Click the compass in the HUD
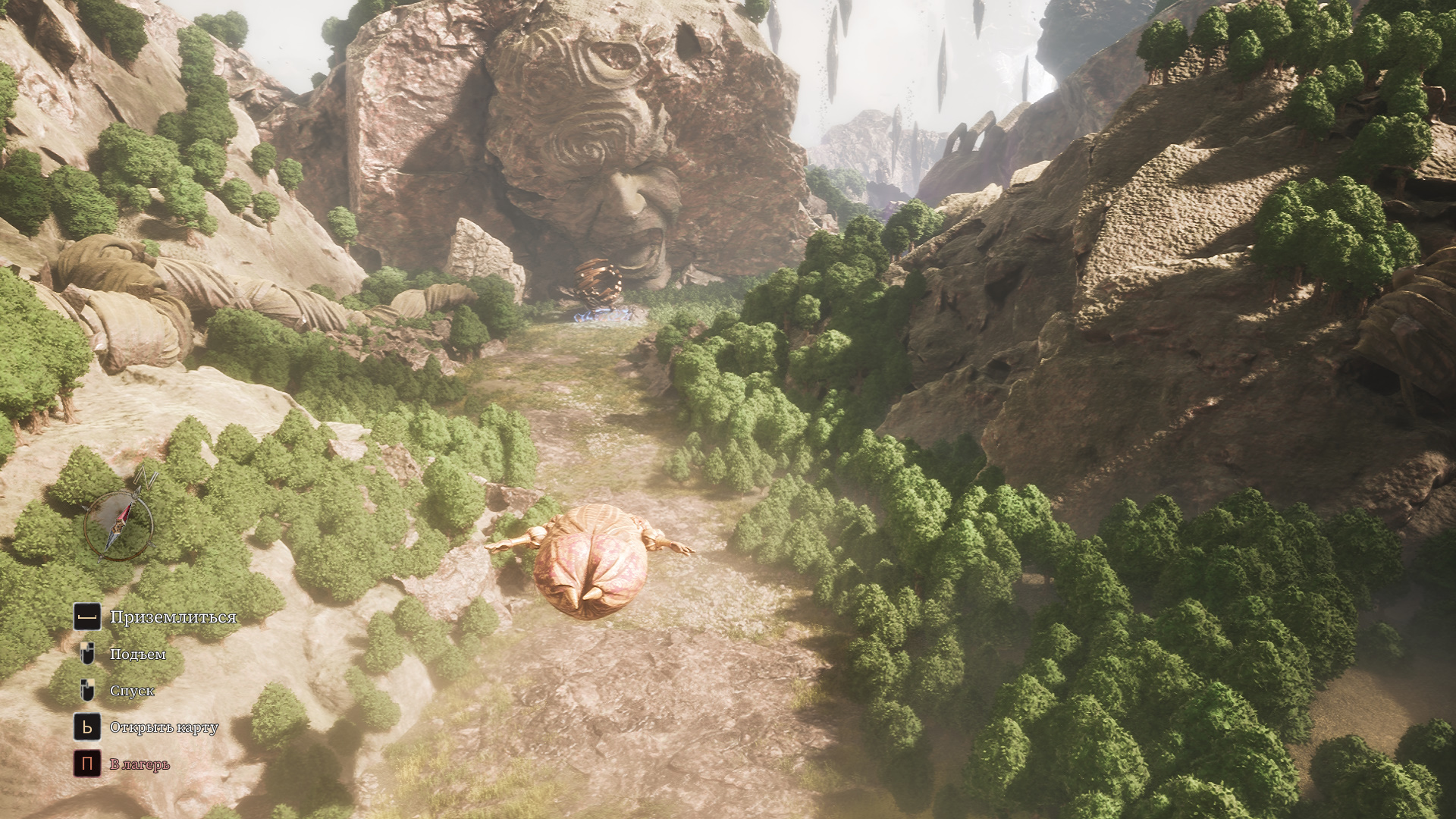Screen dimensions: 1456x819 click(118, 522)
